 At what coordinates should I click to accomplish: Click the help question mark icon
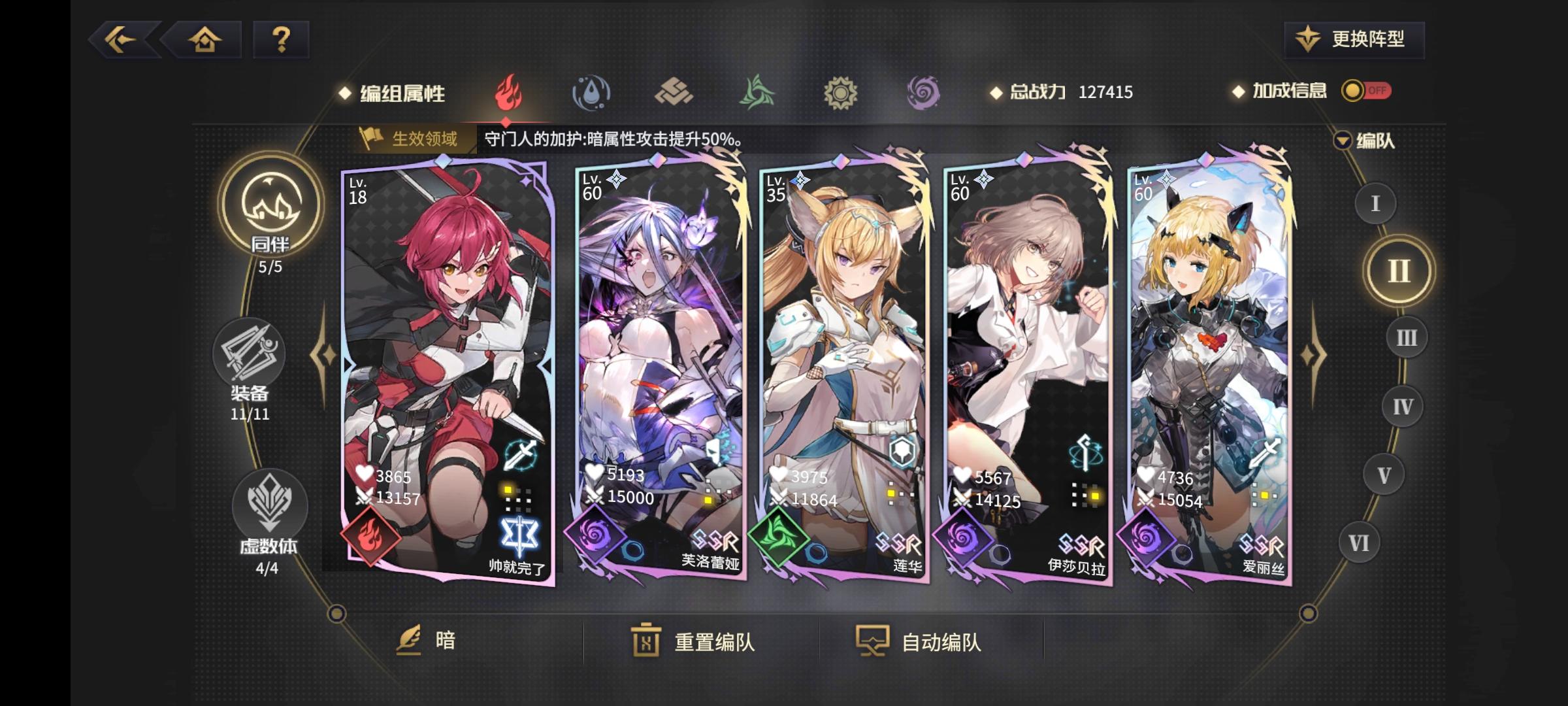coord(281,41)
